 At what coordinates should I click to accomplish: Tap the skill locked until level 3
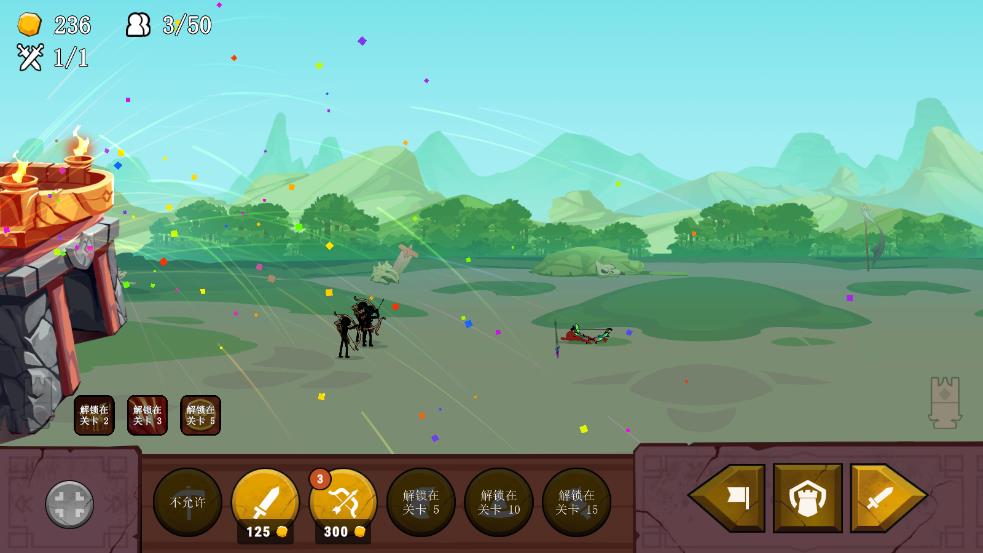pyautogui.click(x=147, y=415)
